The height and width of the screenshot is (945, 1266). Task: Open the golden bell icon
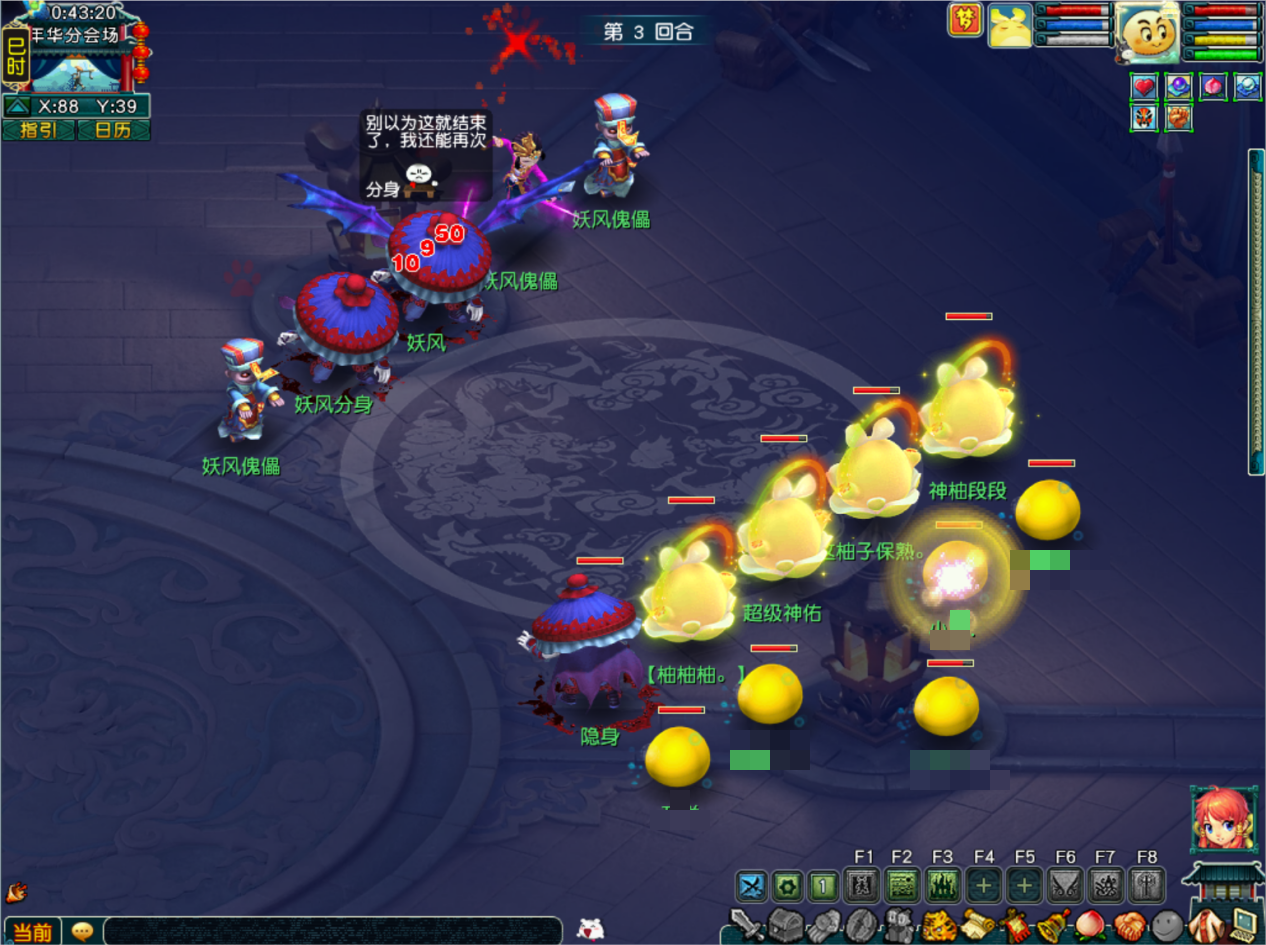coord(1053,925)
